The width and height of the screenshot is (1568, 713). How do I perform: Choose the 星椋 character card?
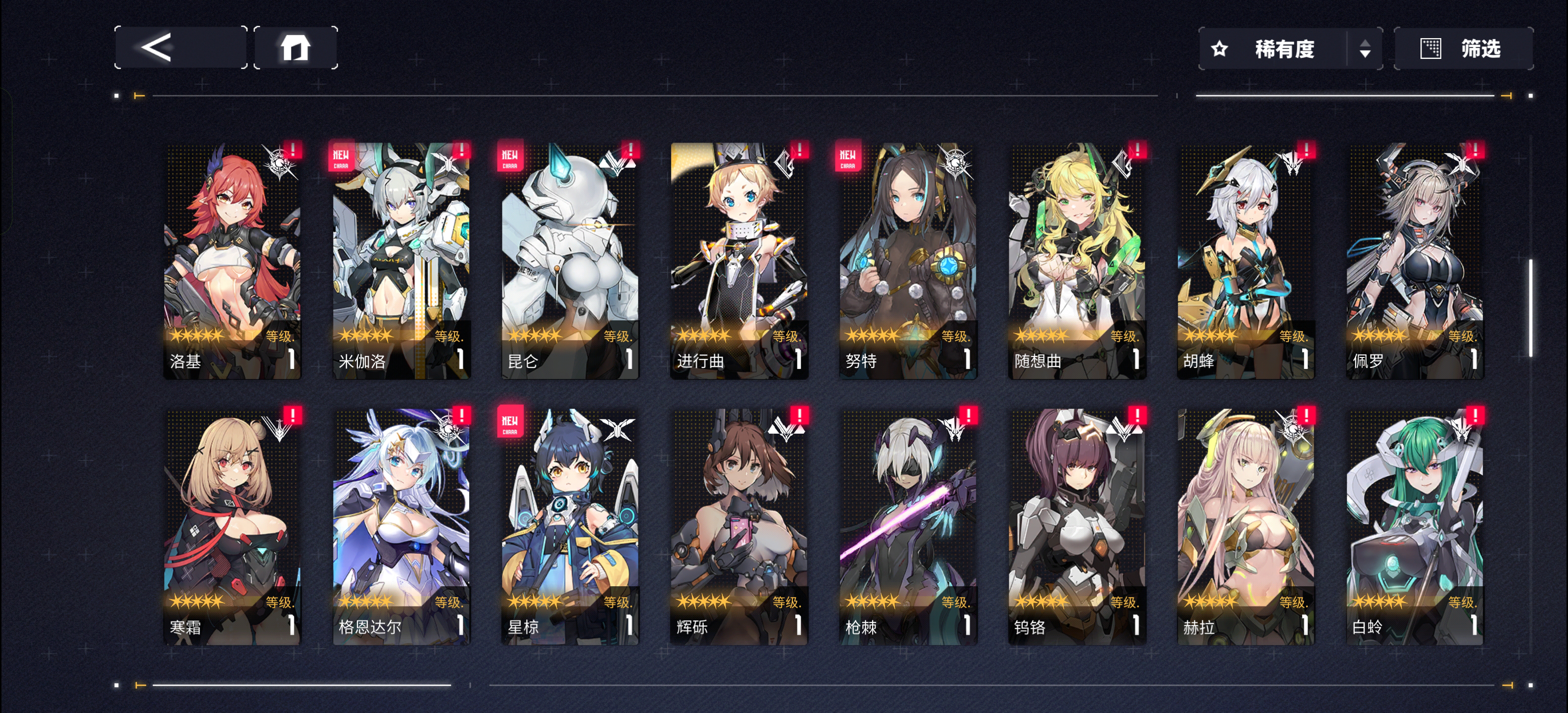(x=570, y=527)
